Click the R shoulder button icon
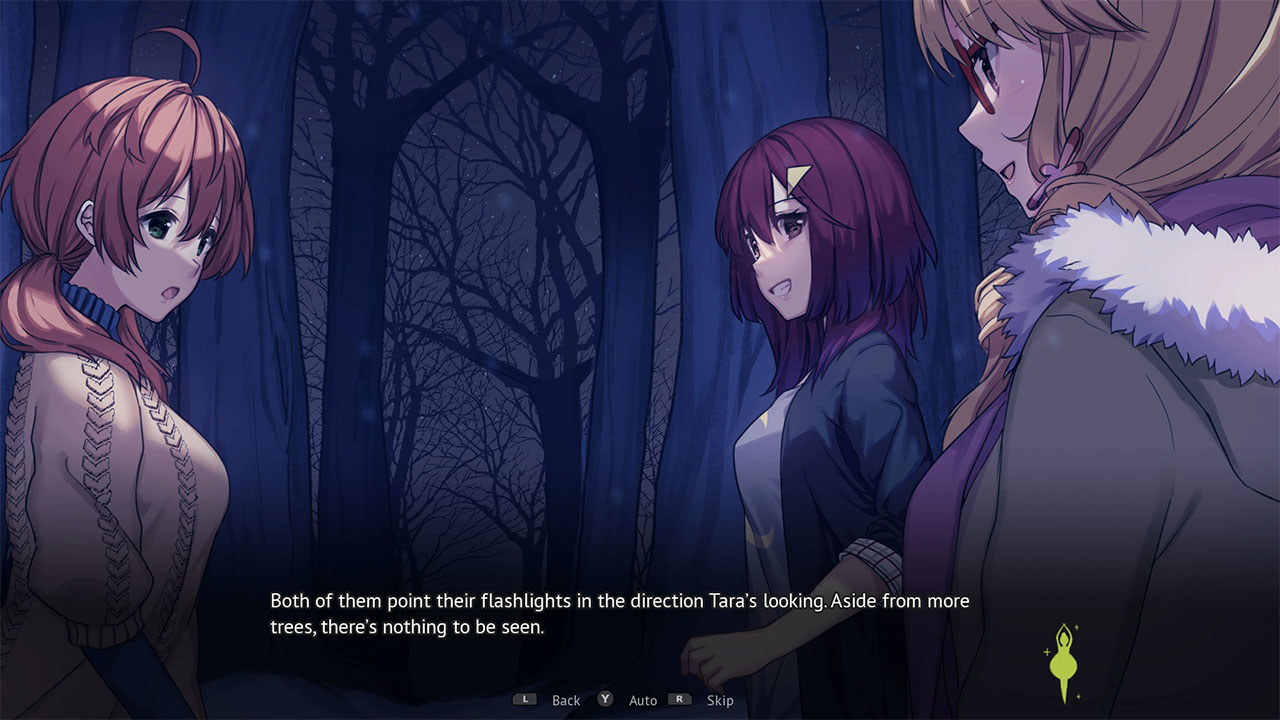 [x=679, y=699]
